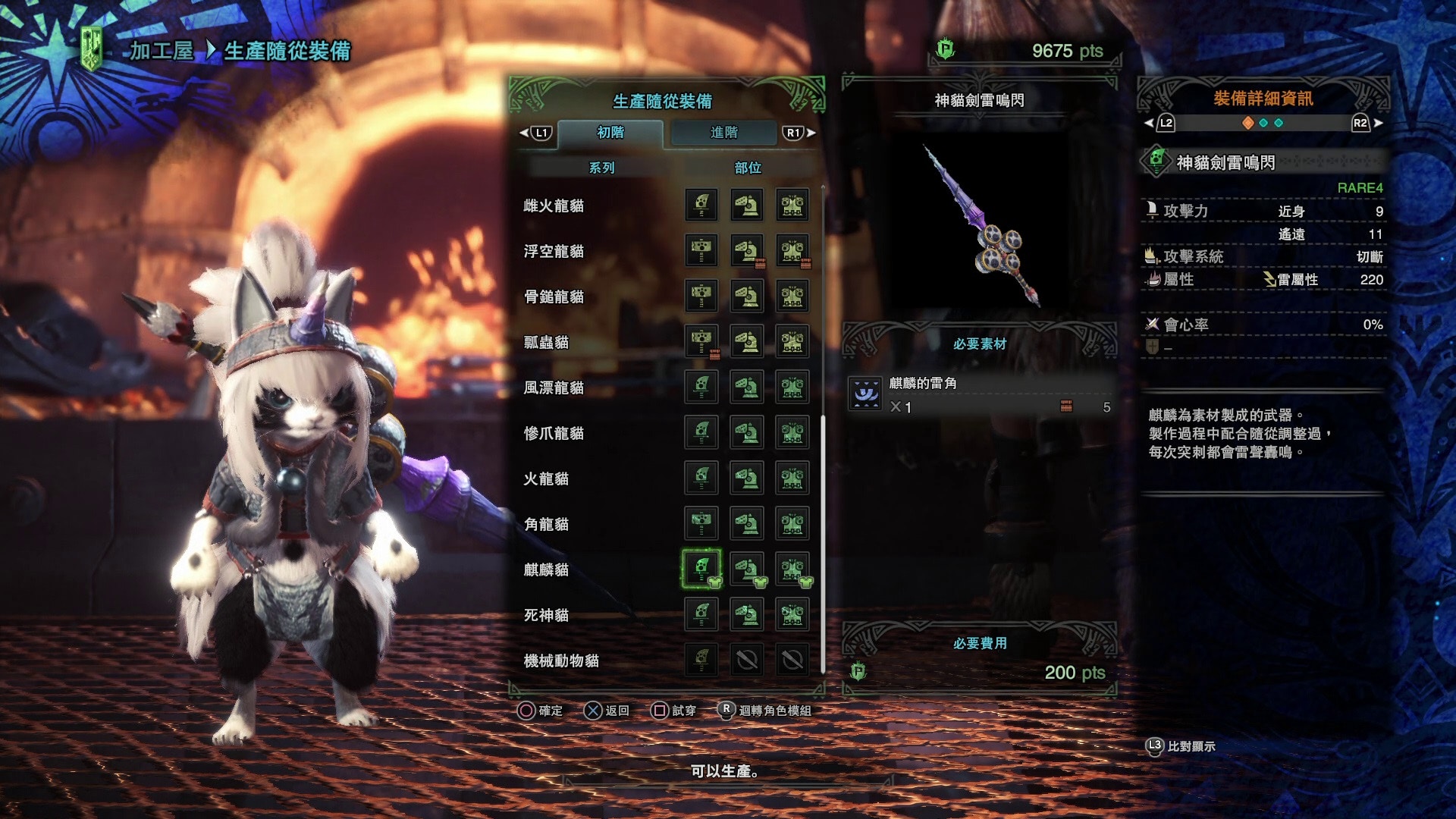Choose the 麒麟貓 helmet icon
The height and width of the screenshot is (819, 1456).
[x=747, y=569]
